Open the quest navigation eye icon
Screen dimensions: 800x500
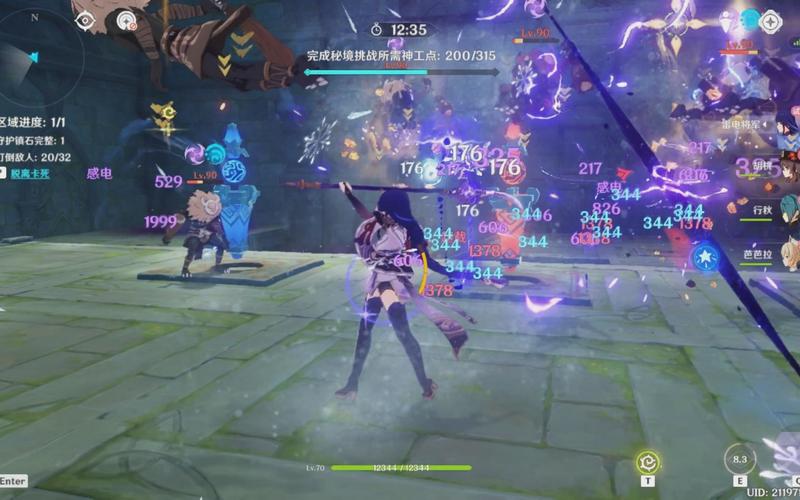tap(84, 19)
